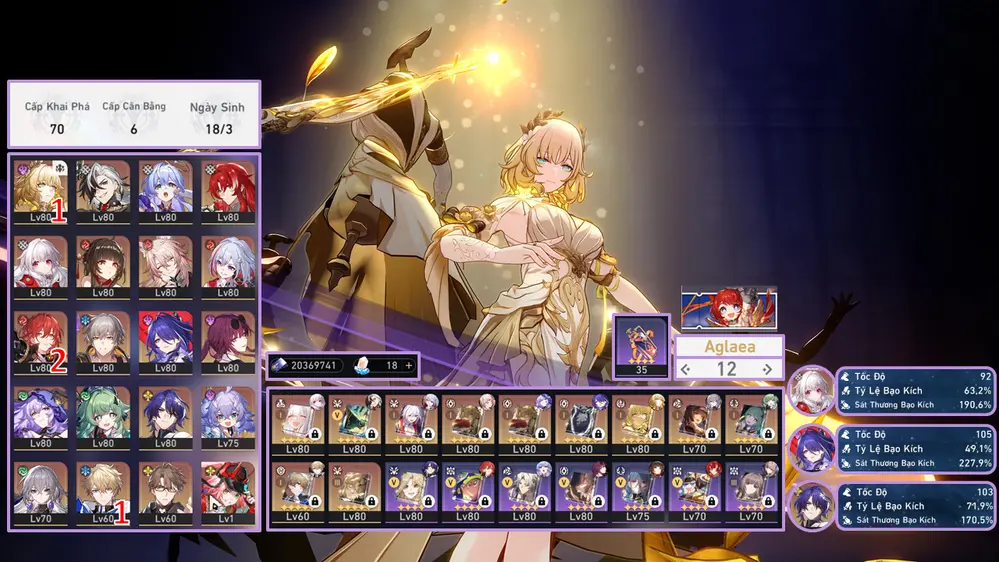Image resolution: width=999 pixels, height=562 pixels.
Task: Select the Lv70 silver-haired character tile
Action: (x=41, y=490)
